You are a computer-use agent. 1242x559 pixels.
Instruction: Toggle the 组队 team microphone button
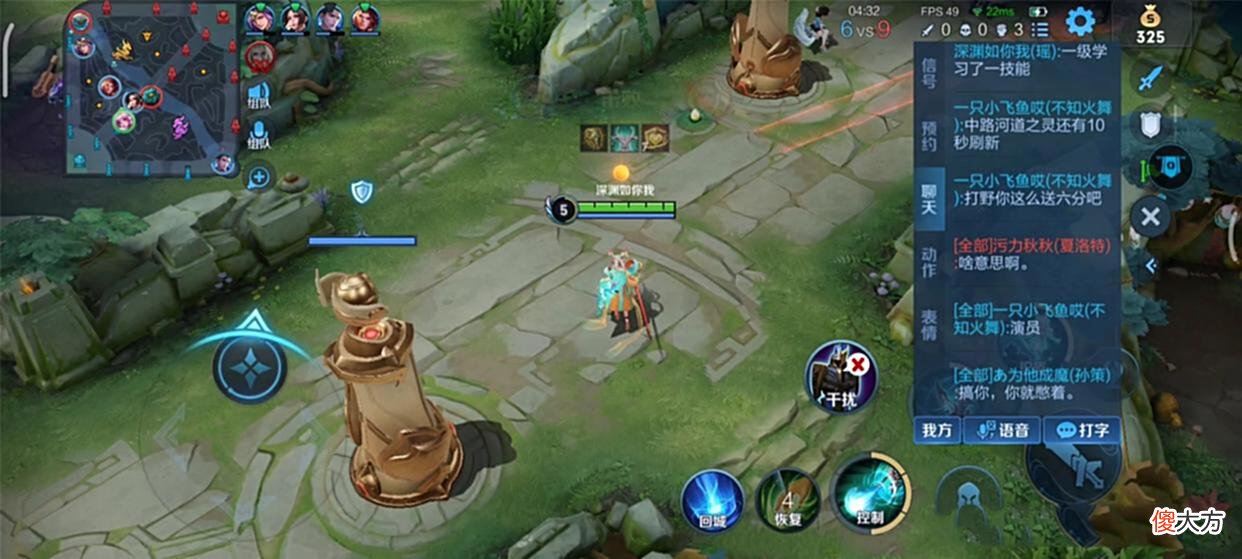click(259, 135)
